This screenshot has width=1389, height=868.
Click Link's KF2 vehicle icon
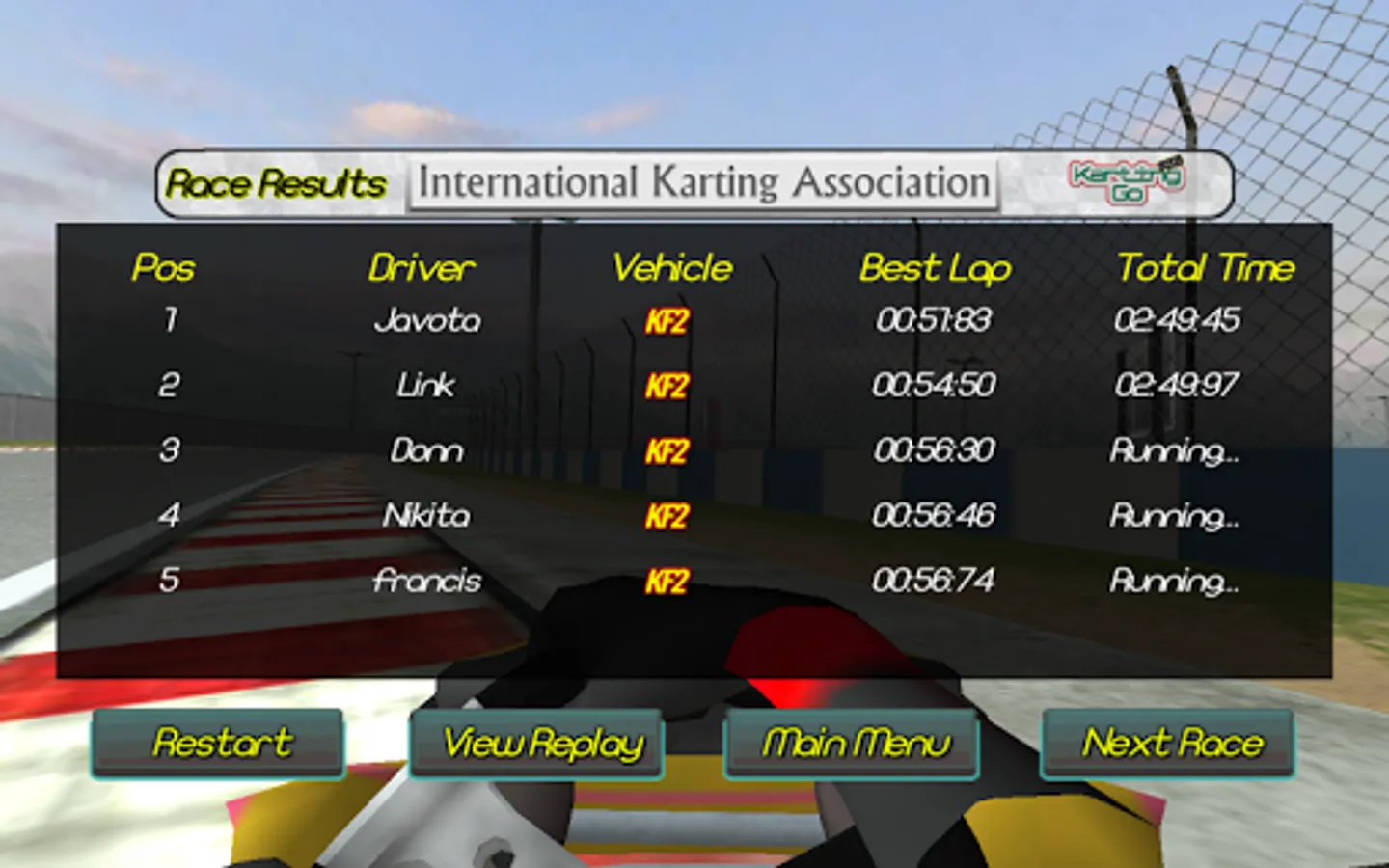tap(669, 385)
